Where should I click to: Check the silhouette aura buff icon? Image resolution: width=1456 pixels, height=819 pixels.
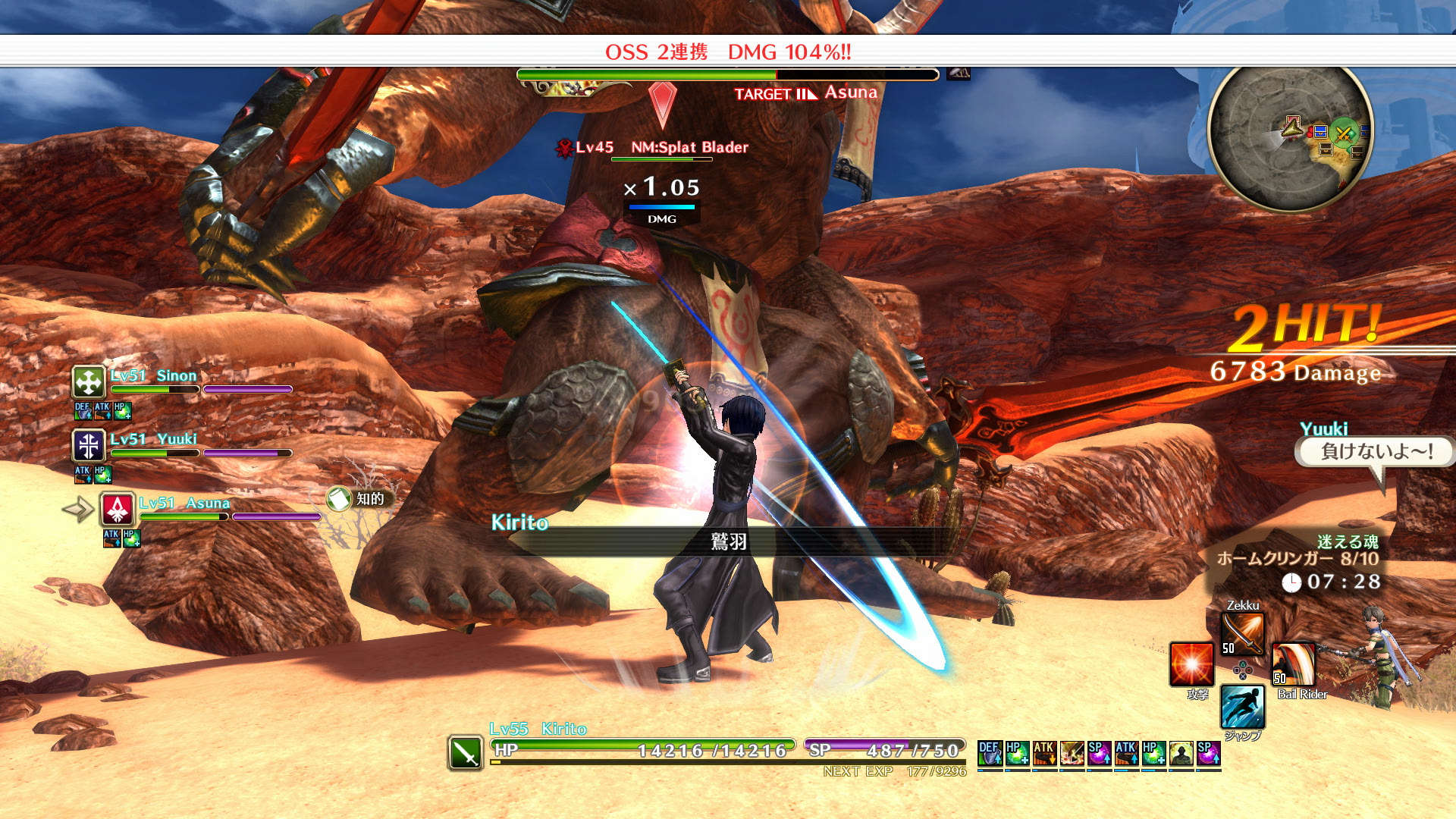coord(1181,753)
